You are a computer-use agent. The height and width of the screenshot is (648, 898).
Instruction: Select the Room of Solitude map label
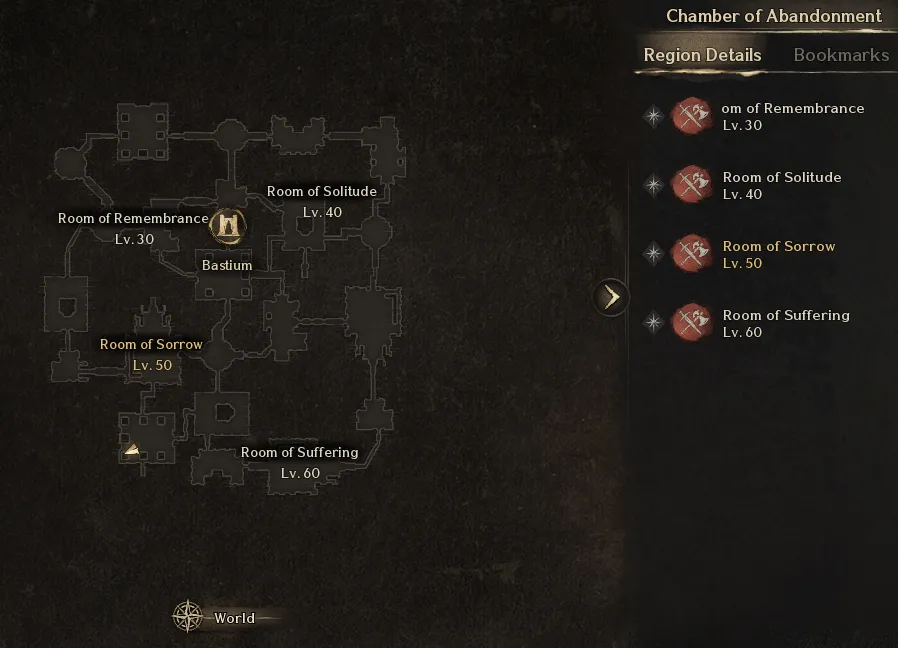(x=322, y=192)
